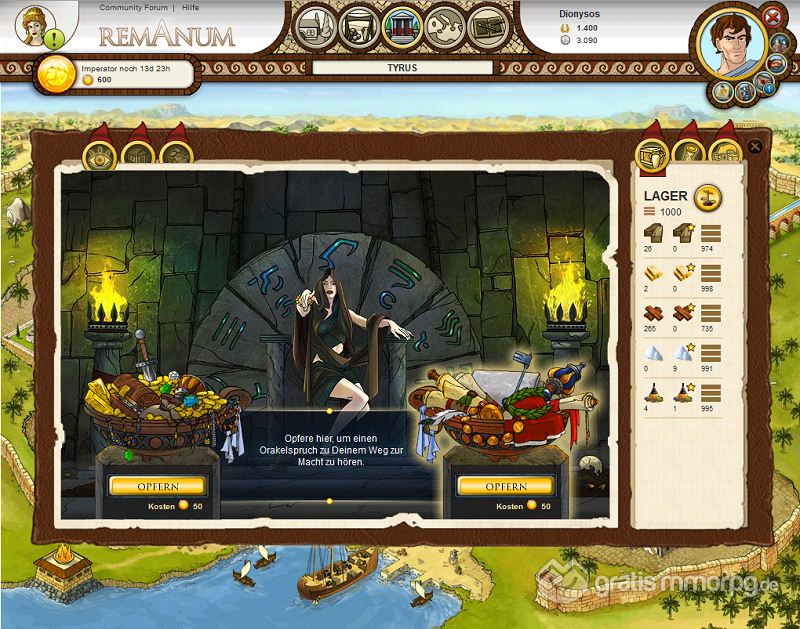This screenshot has width=800, height=629.
Task: Open the Hilfe help link
Action: click(x=190, y=7)
